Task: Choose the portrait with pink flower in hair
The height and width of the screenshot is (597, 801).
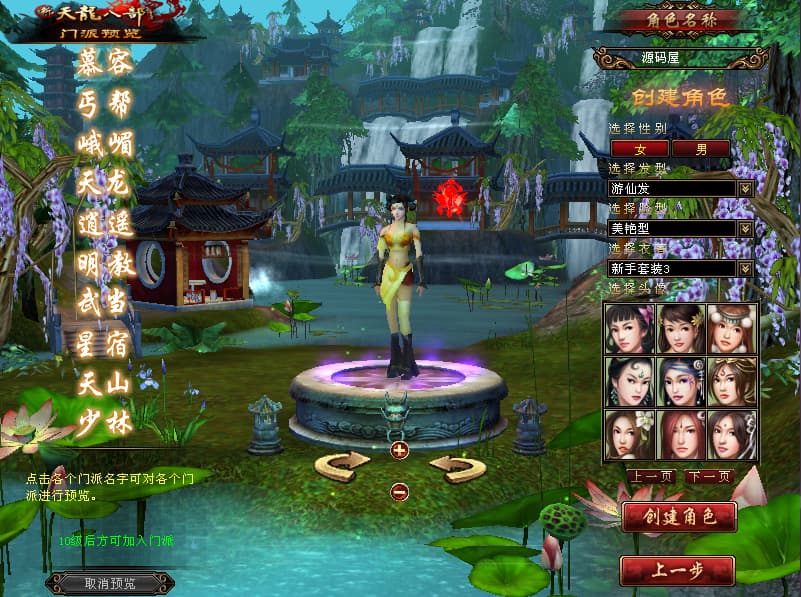Action: [630, 328]
